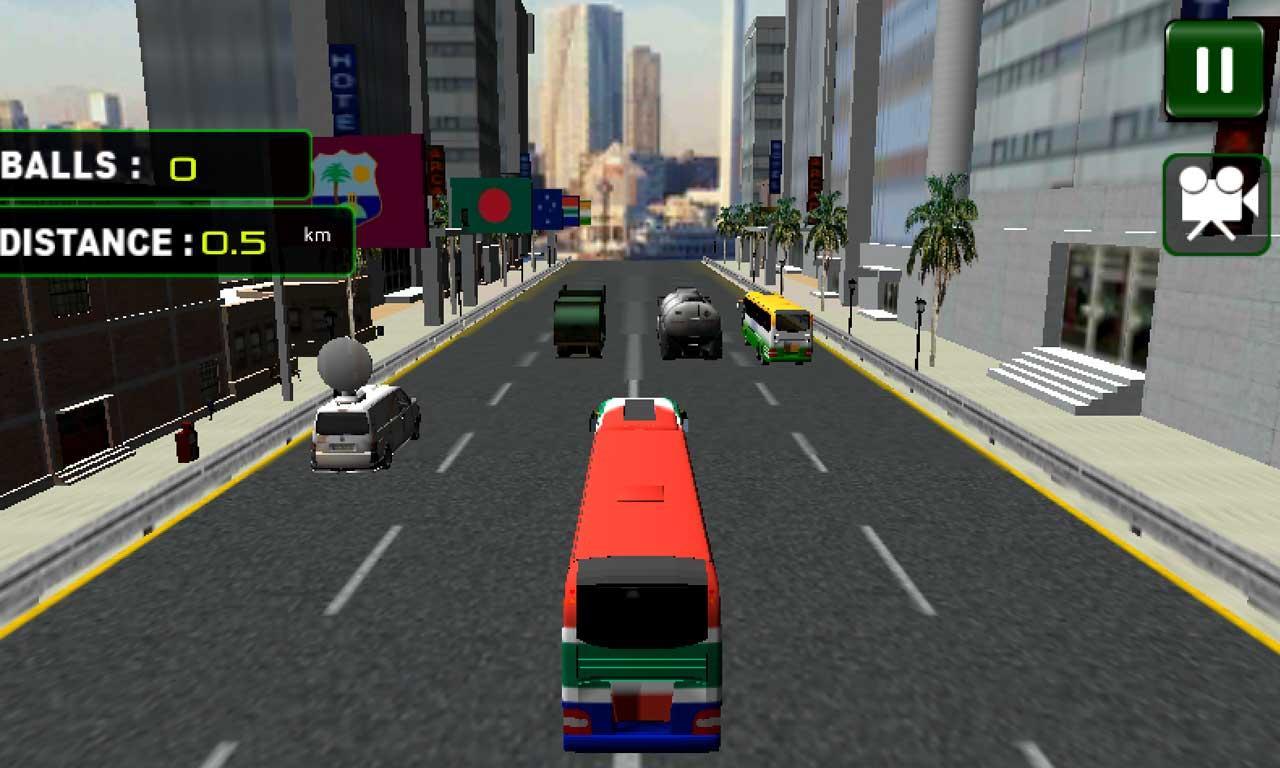Screen dimensions: 1280x768
Task: Expand the BALLS score readout
Action: (150, 166)
